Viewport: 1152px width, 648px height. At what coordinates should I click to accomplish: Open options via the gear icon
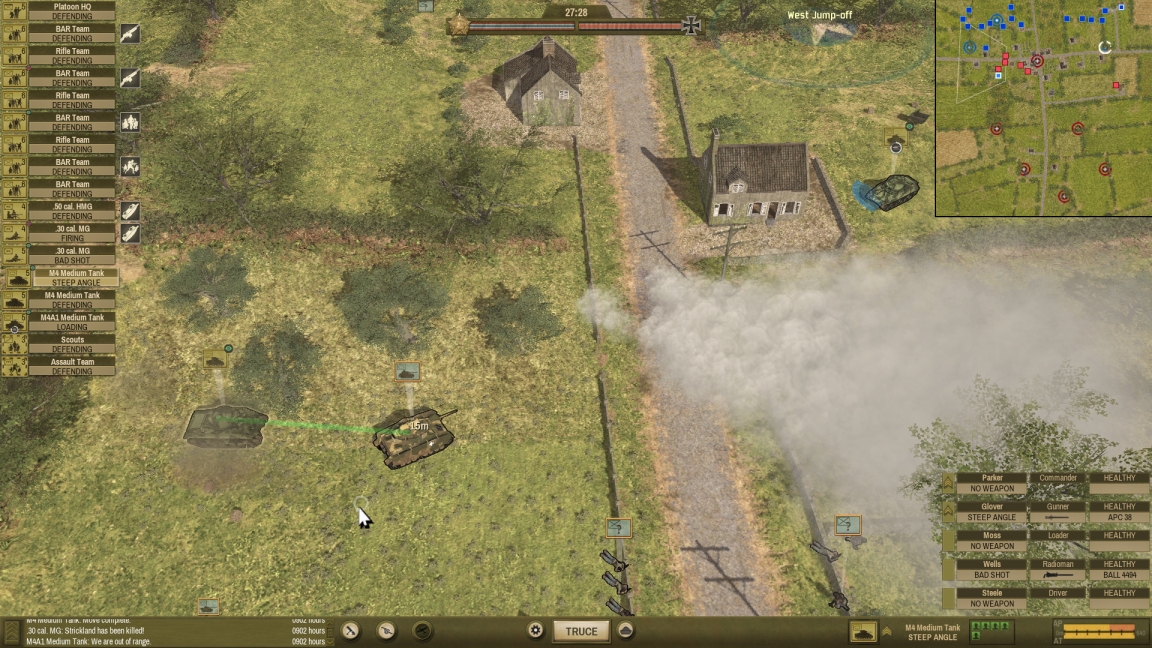(536, 631)
